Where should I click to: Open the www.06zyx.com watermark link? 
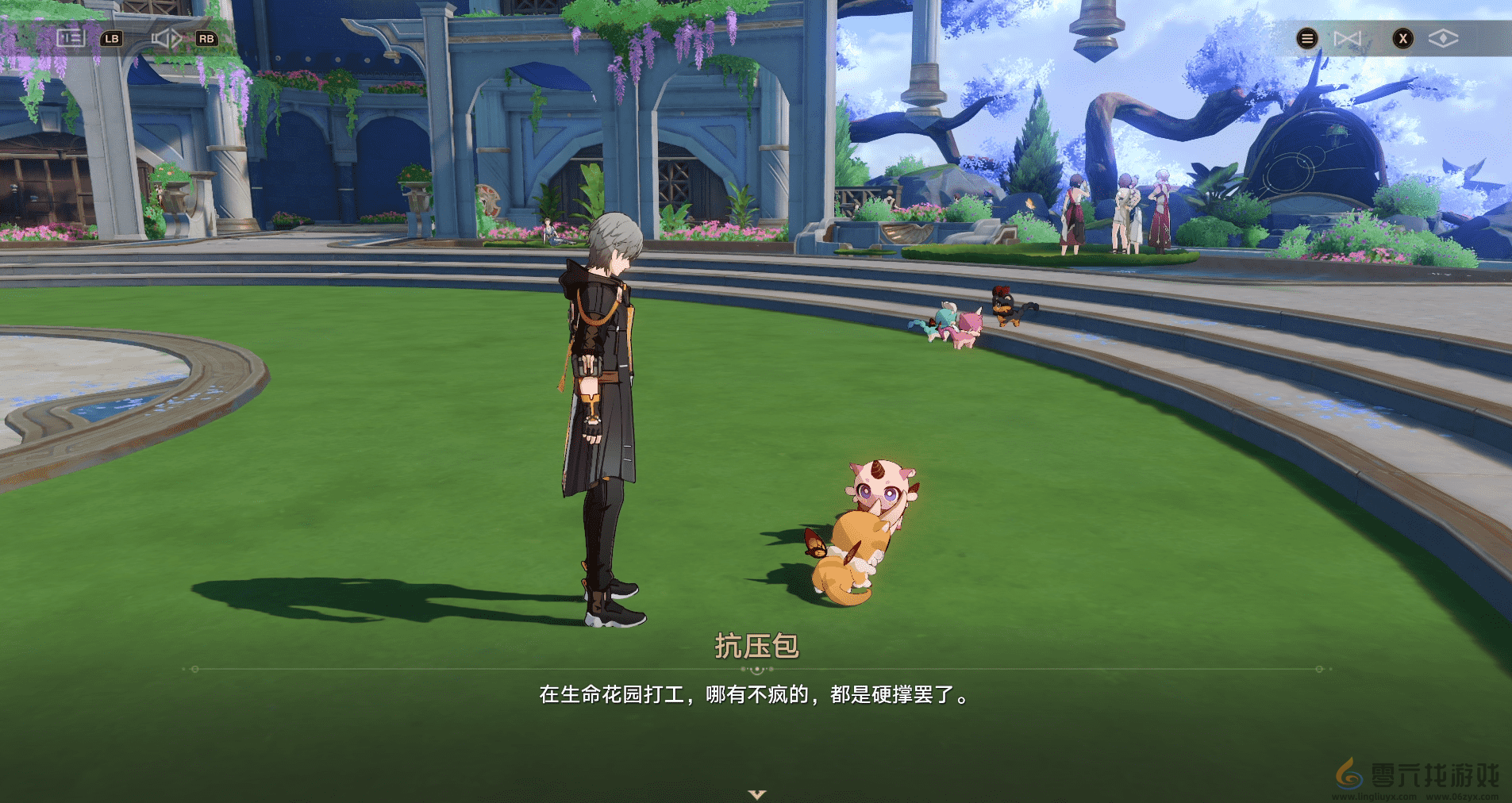point(1464,796)
